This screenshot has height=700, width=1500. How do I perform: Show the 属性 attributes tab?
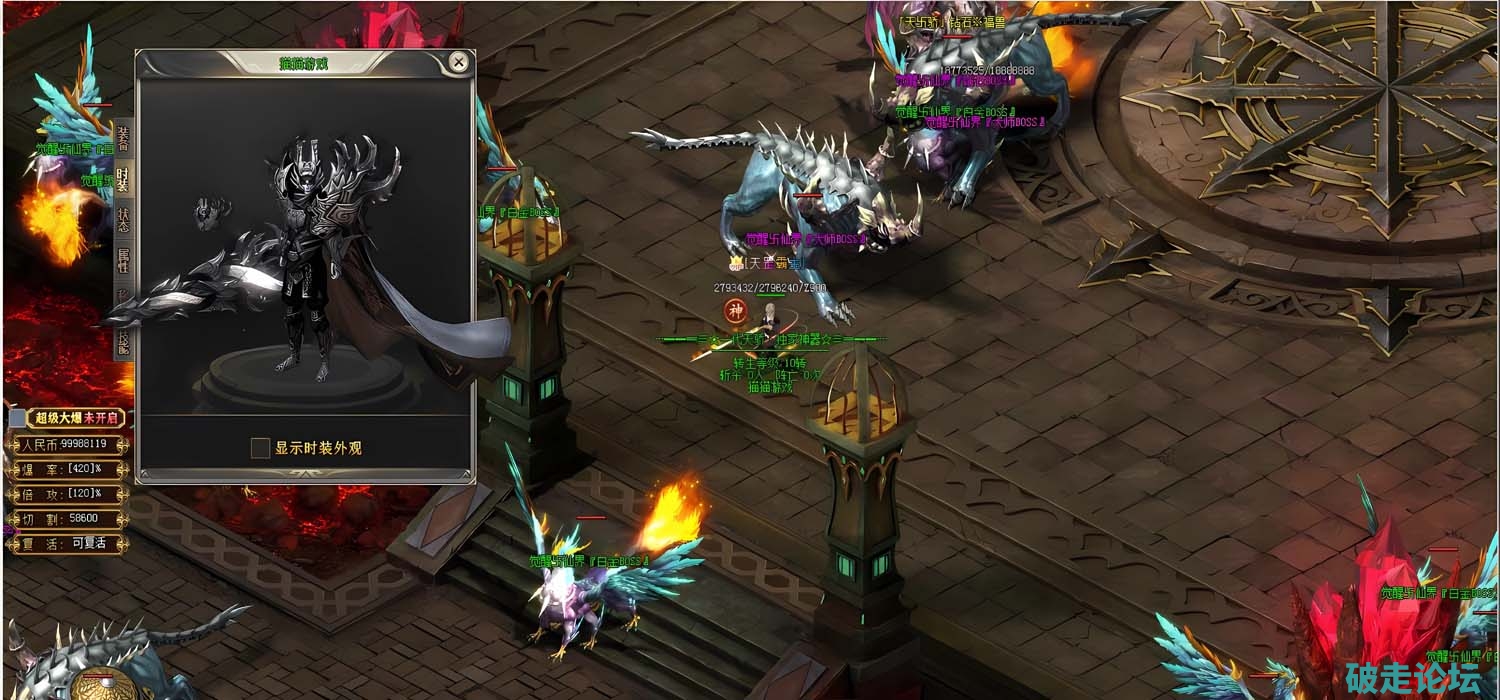[123, 260]
